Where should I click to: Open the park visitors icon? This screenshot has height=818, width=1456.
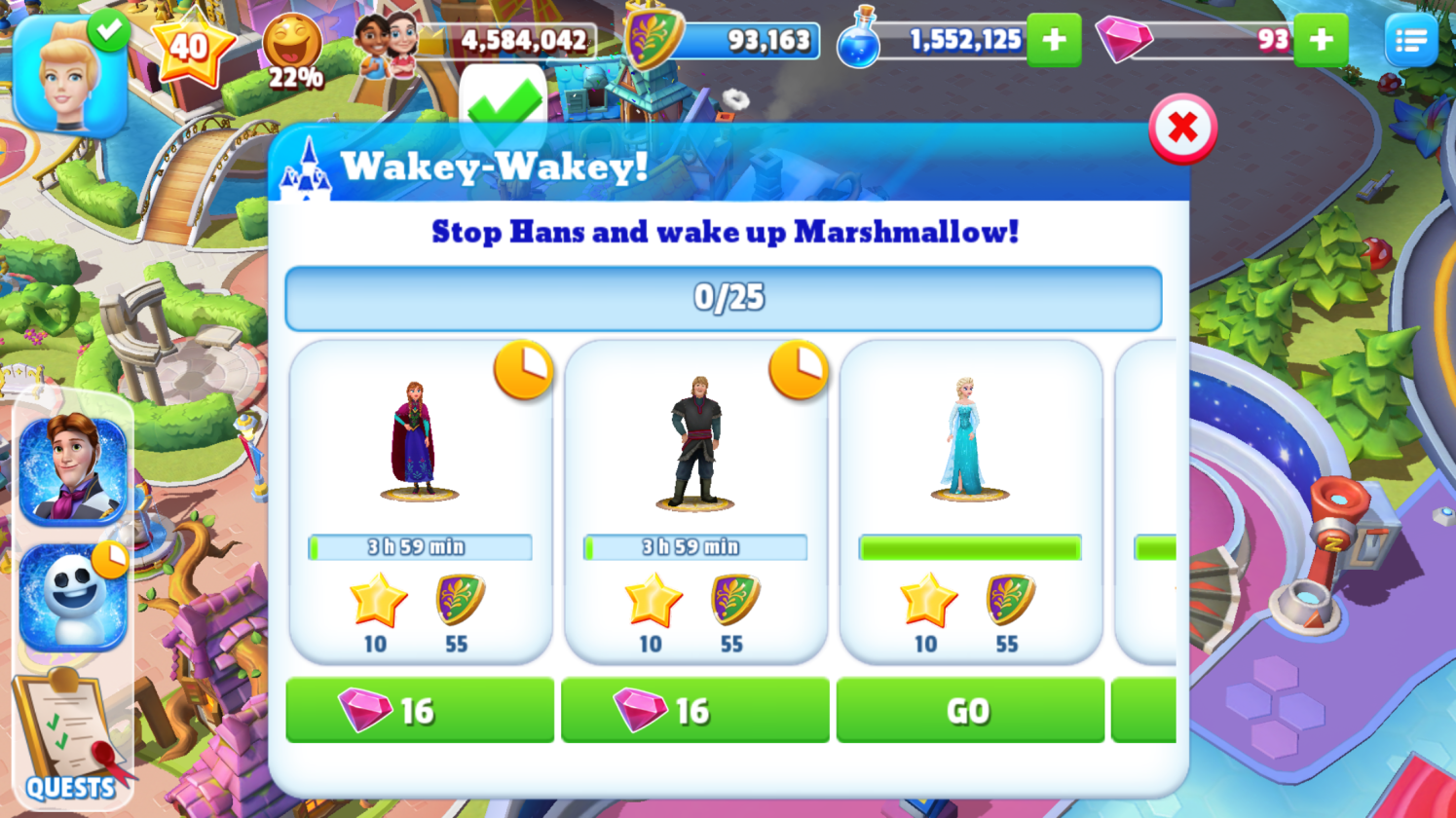coord(386,44)
